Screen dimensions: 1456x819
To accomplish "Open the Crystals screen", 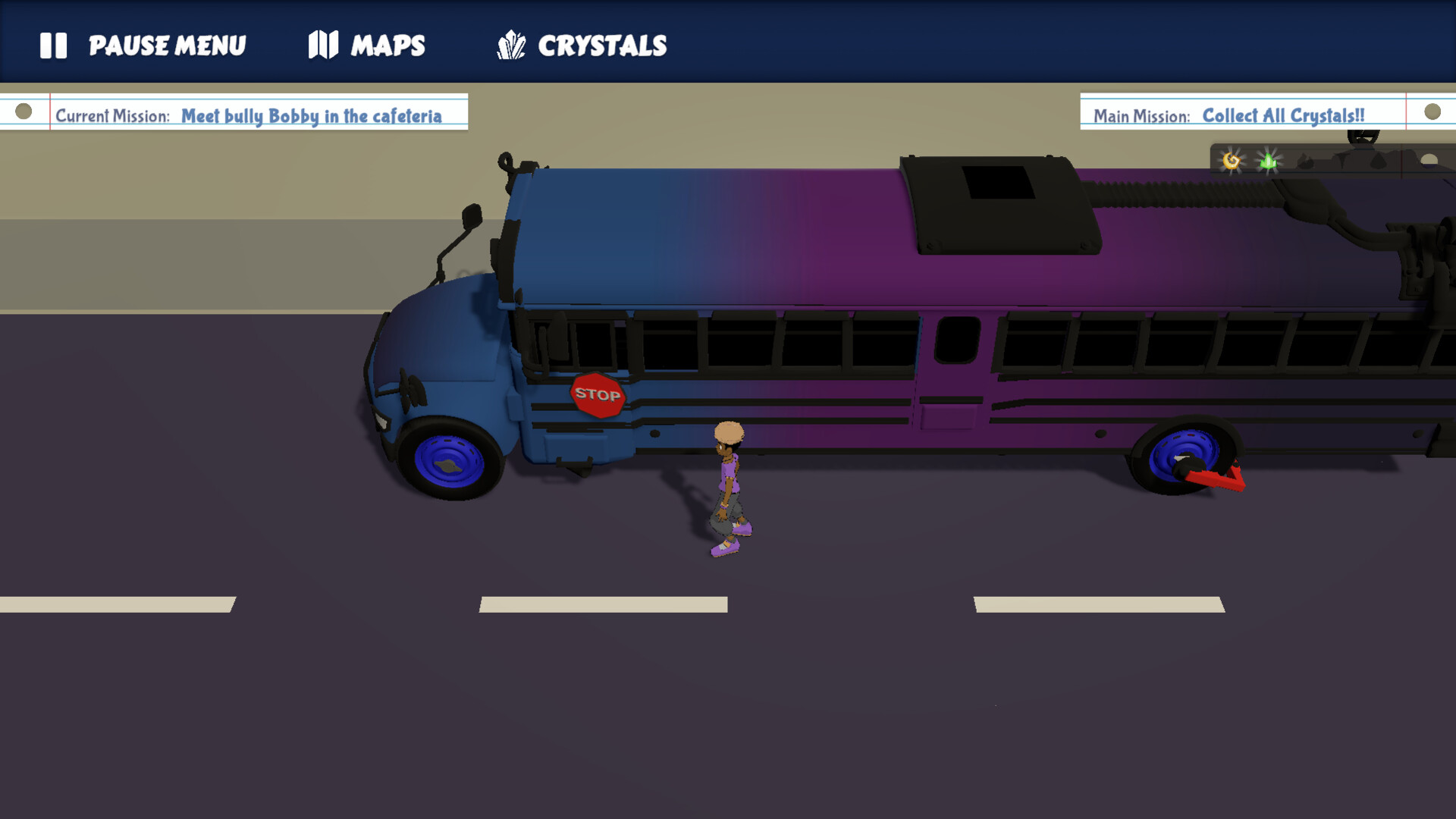I will tap(602, 45).
